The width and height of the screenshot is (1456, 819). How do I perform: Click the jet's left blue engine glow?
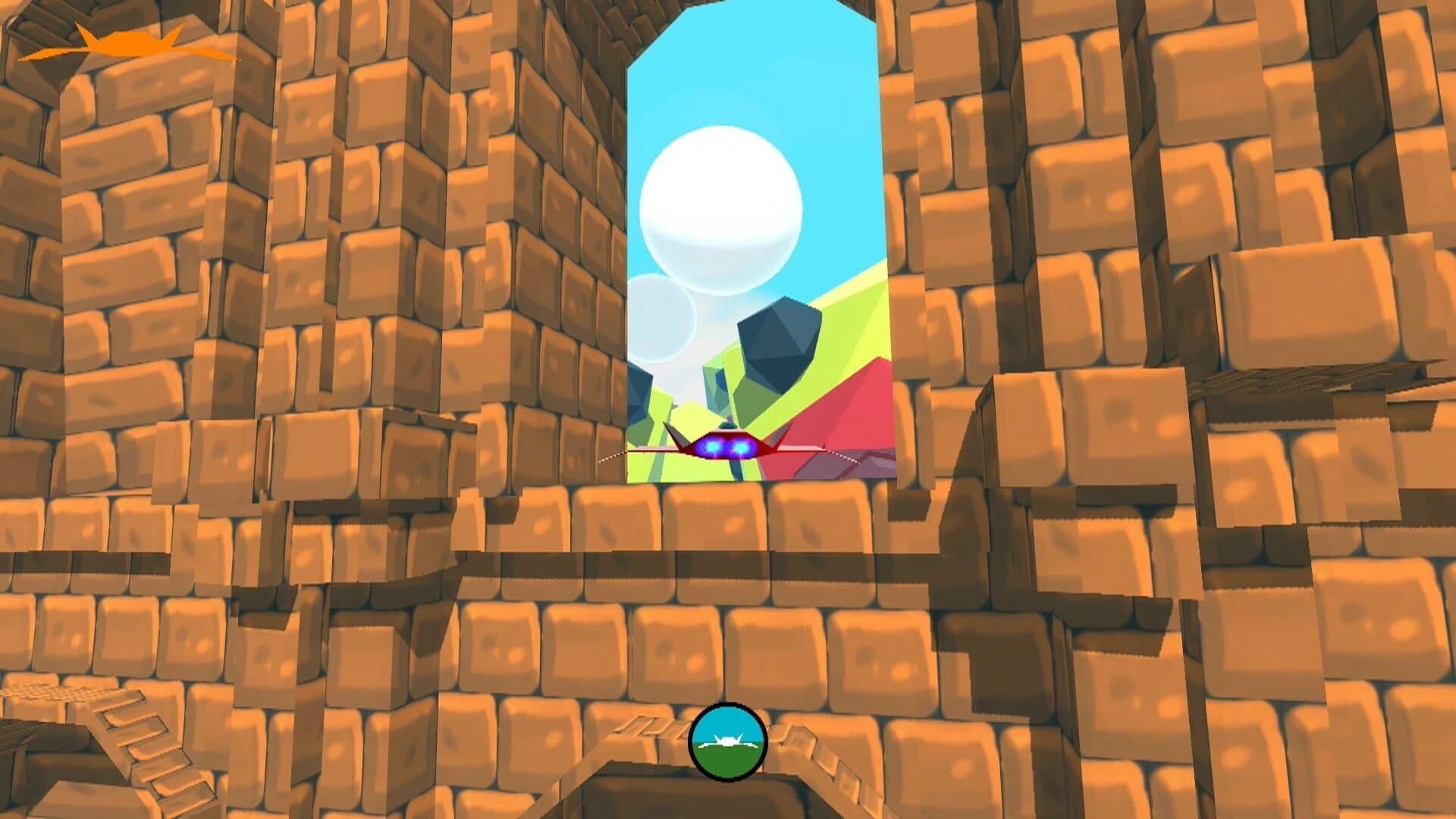tap(714, 447)
